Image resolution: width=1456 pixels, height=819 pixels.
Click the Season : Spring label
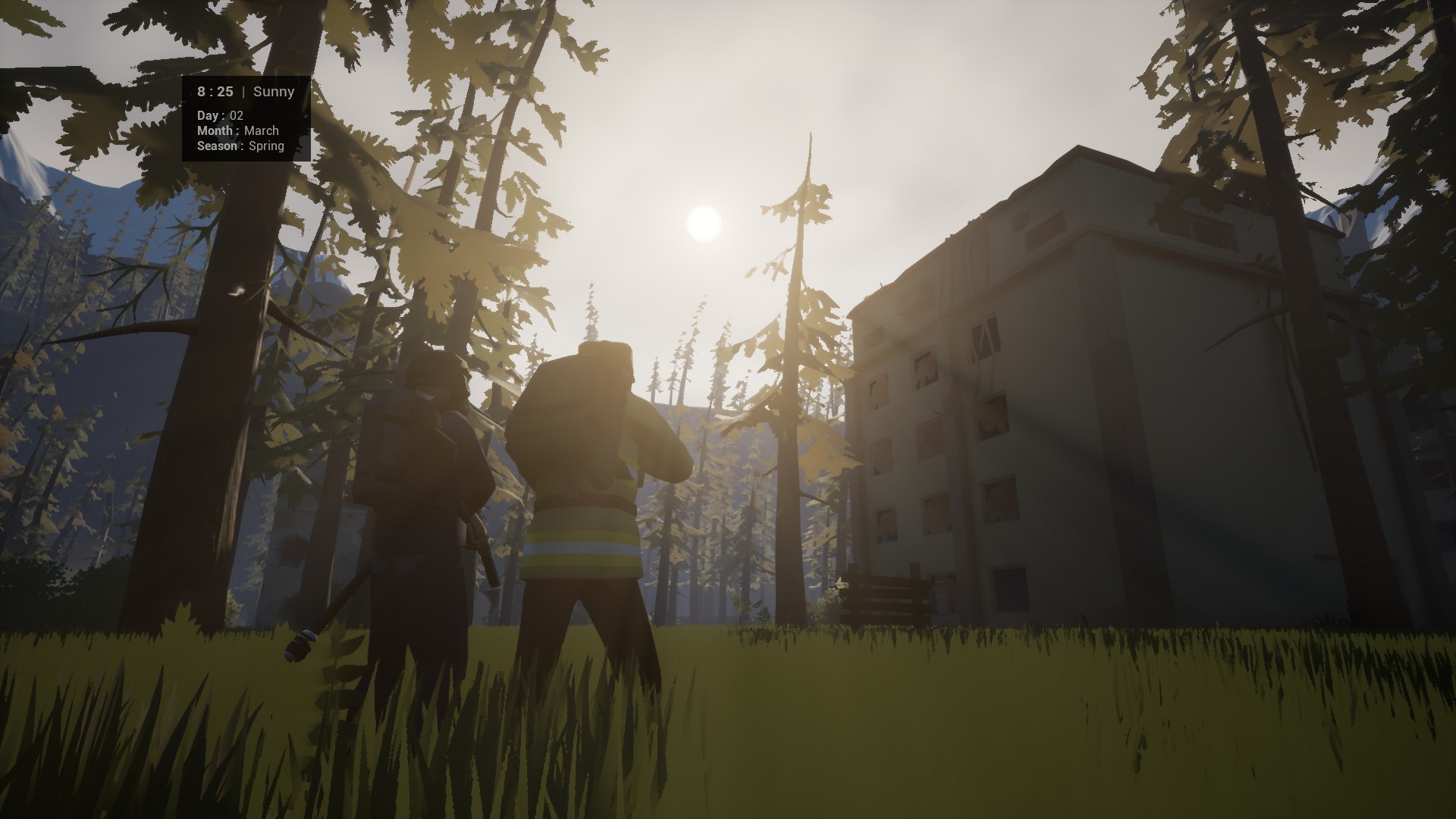point(240,146)
